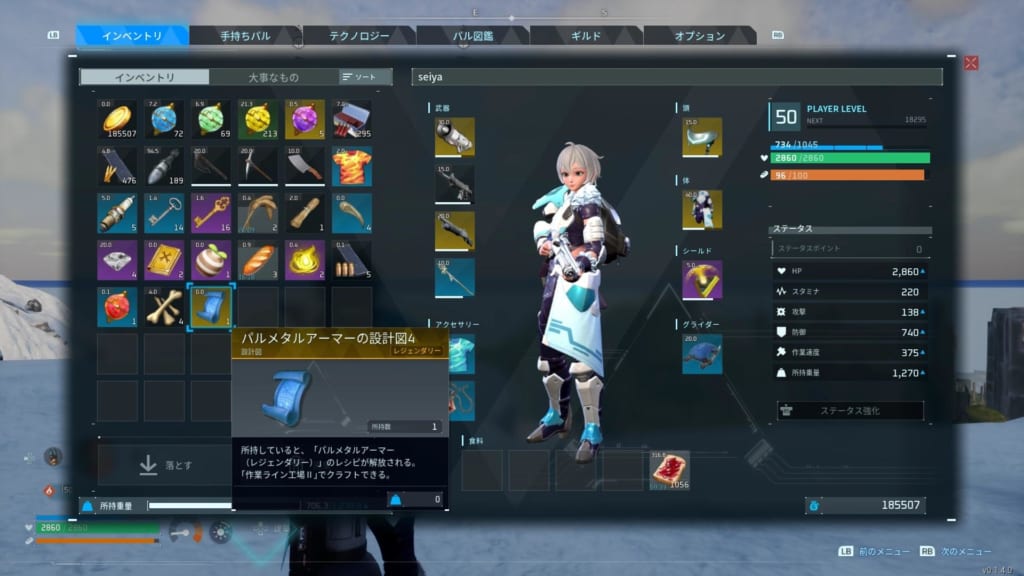Select the flame-pattern T-shirt item

click(x=352, y=166)
